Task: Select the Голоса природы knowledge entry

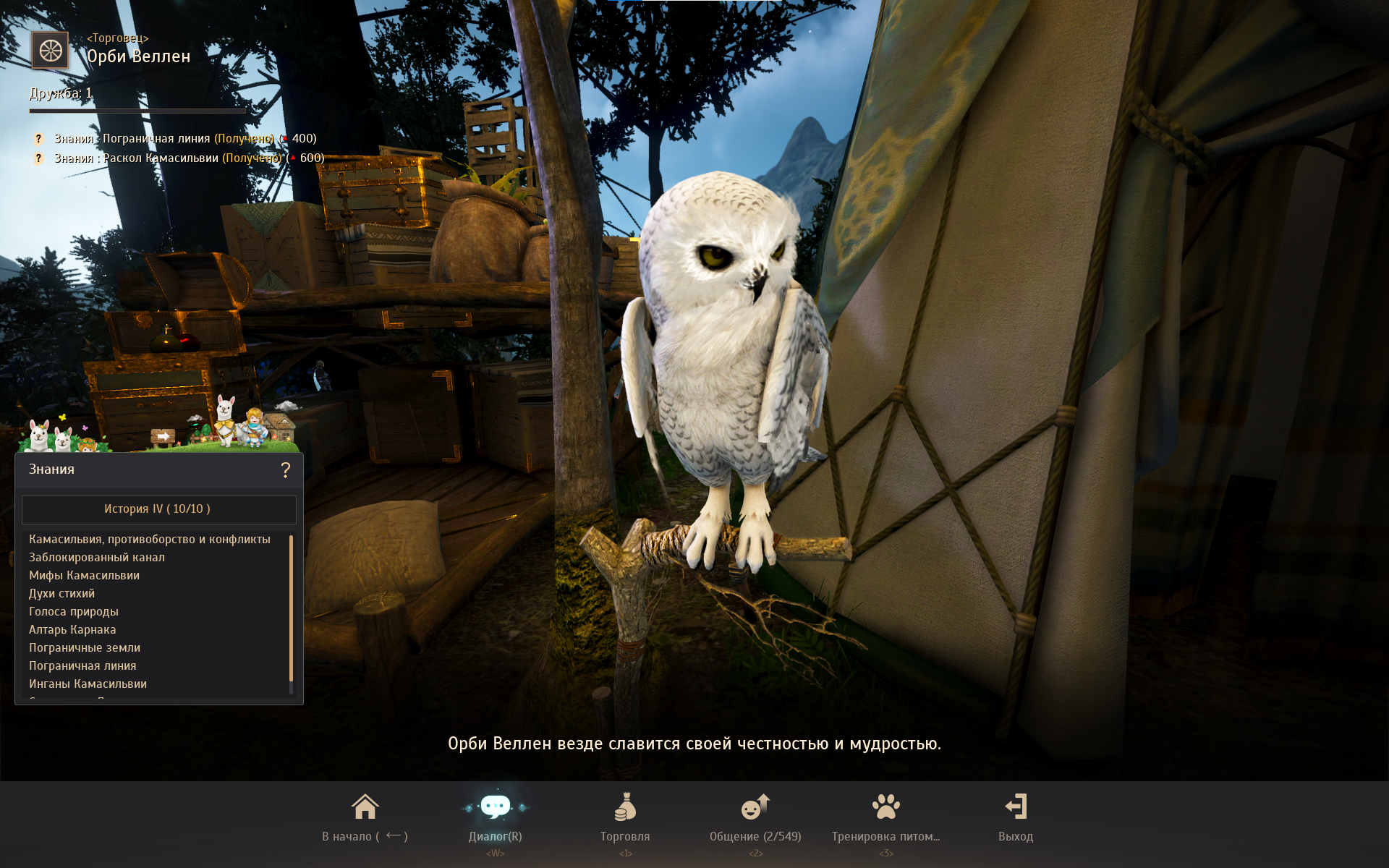Action: 74,612
